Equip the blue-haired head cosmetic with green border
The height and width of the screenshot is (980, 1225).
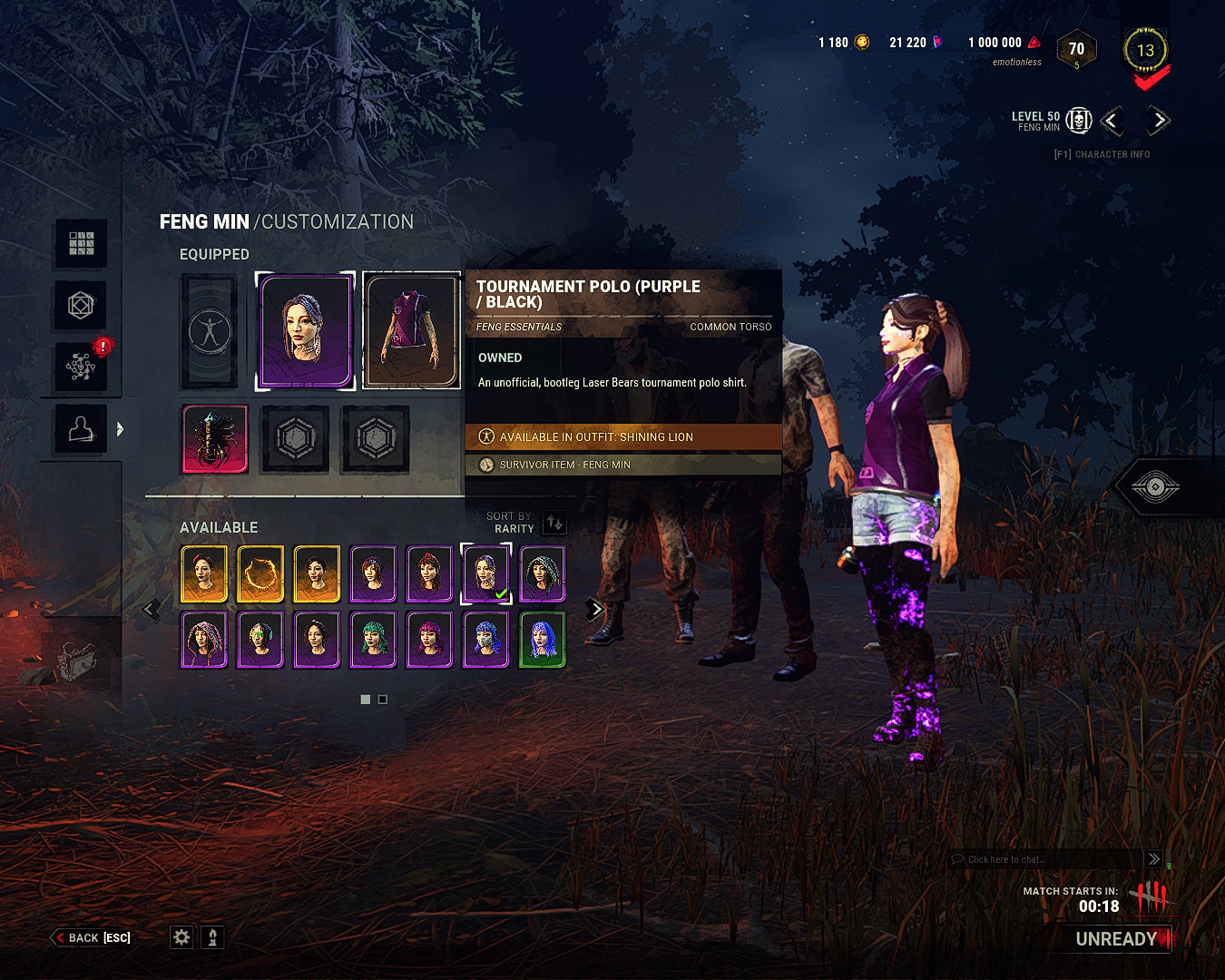[x=543, y=640]
